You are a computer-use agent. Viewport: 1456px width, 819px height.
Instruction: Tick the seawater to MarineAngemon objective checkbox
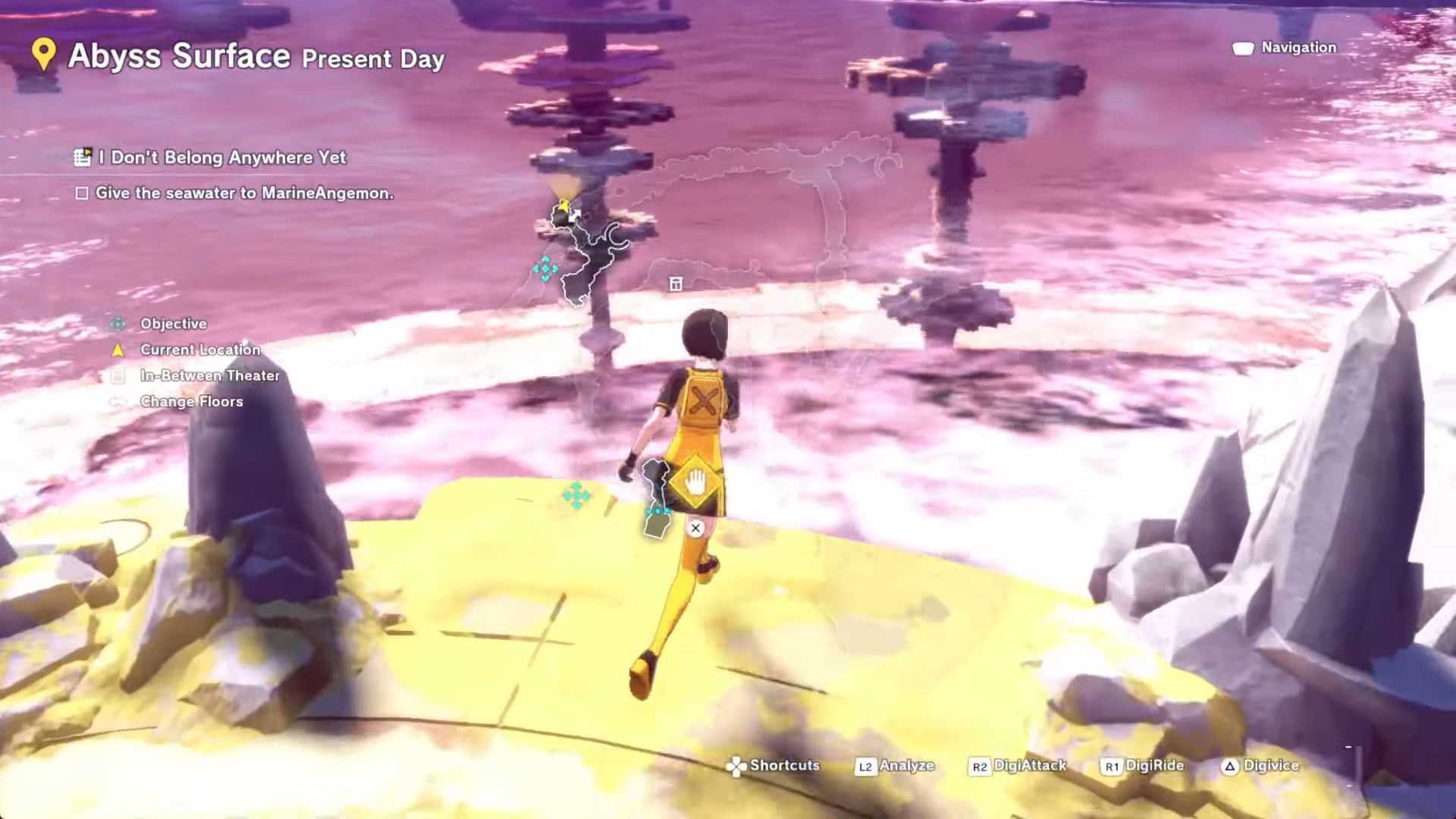click(x=82, y=193)
